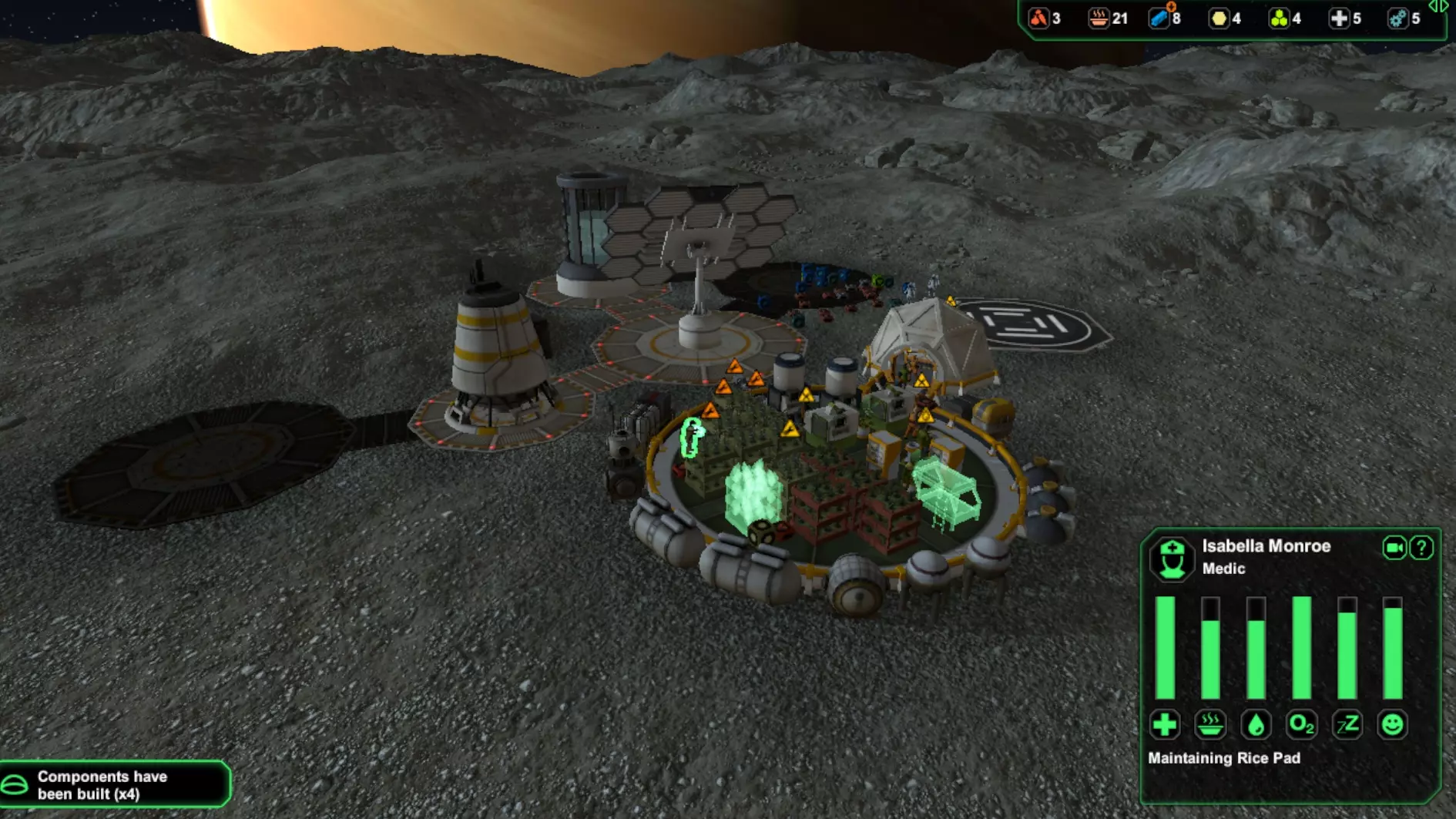Open the question mark help button
Screen dimensions: 1456x819
pos(1421,548)
